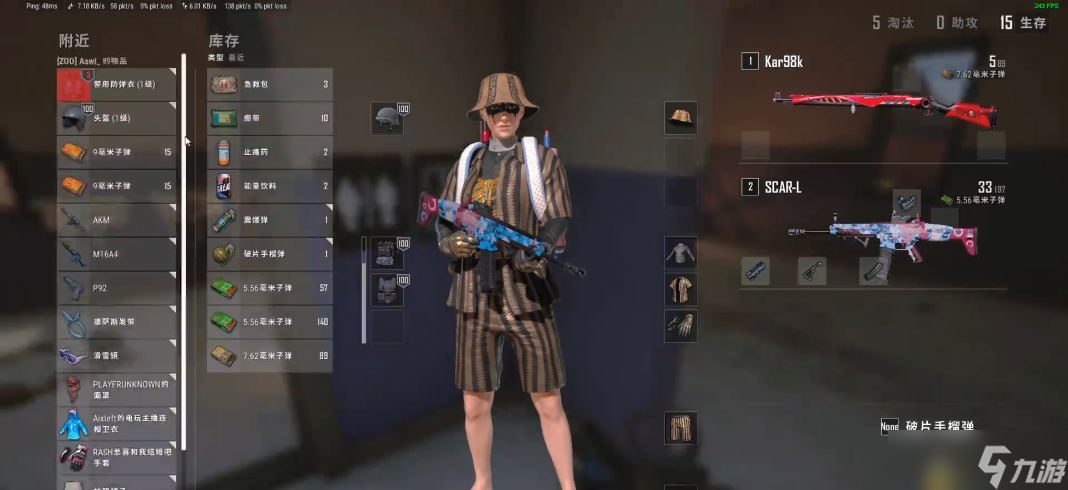Select bandages (绷带) in inventory
Image resolution: width=1068 pixels, height=490 pixels.
(x=269, y=118)
